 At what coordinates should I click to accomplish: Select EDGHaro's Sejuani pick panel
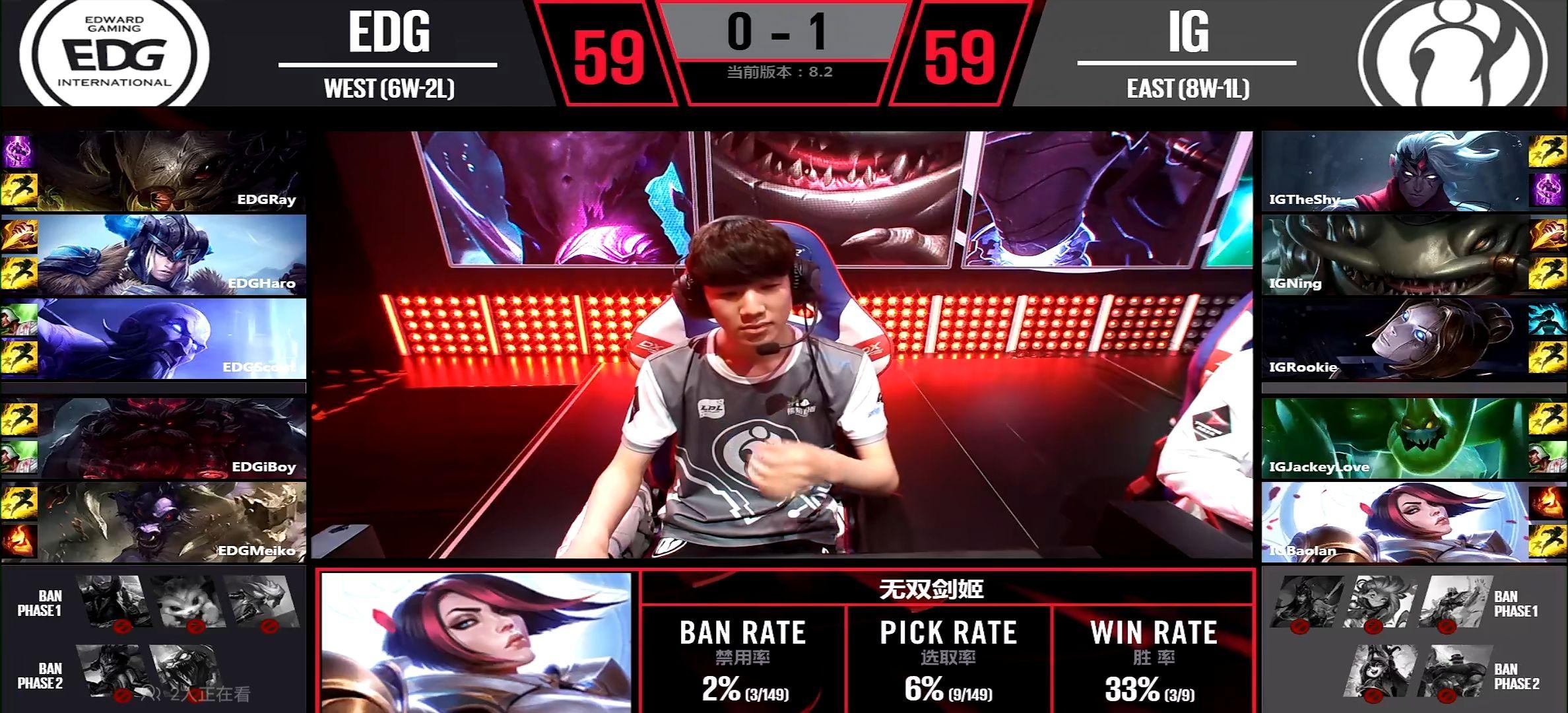172,255
